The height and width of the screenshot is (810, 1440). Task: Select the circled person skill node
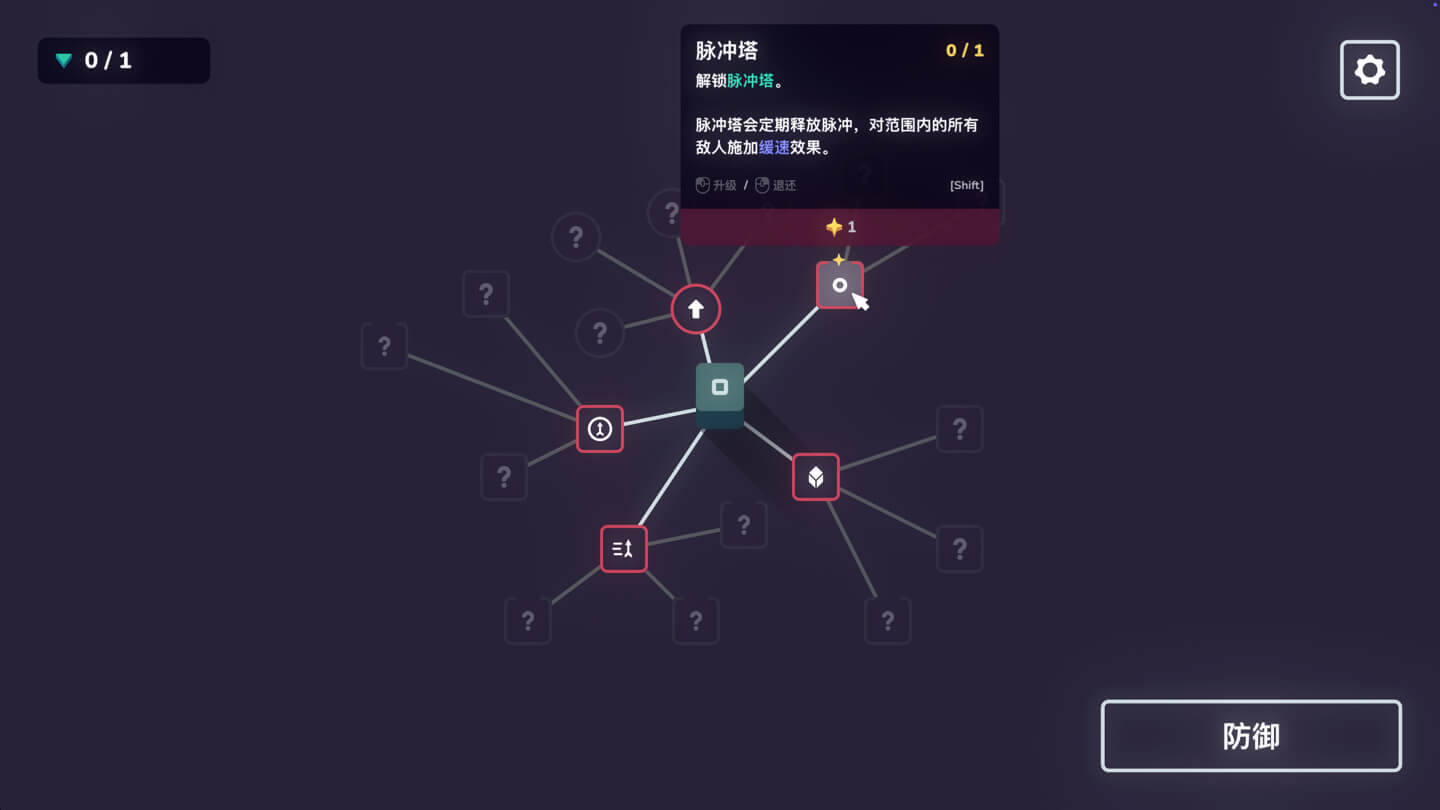(x=600, y=429)
